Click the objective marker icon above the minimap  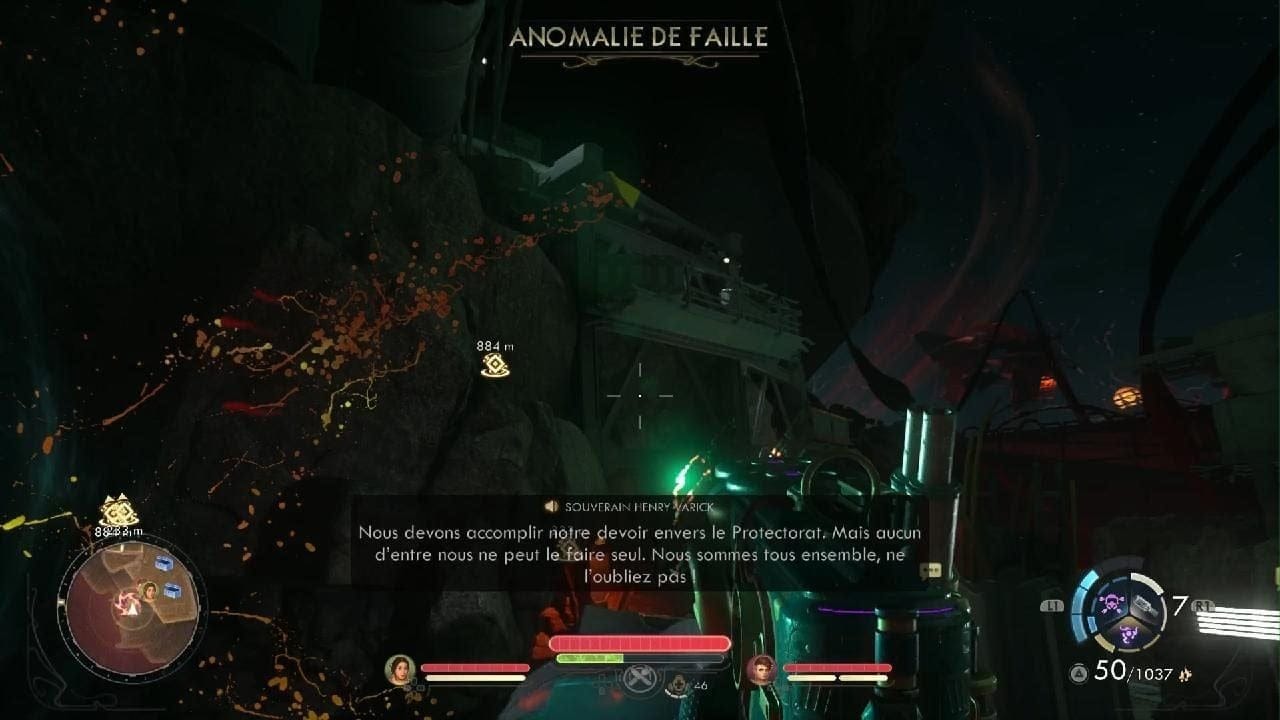coord(118,511)
